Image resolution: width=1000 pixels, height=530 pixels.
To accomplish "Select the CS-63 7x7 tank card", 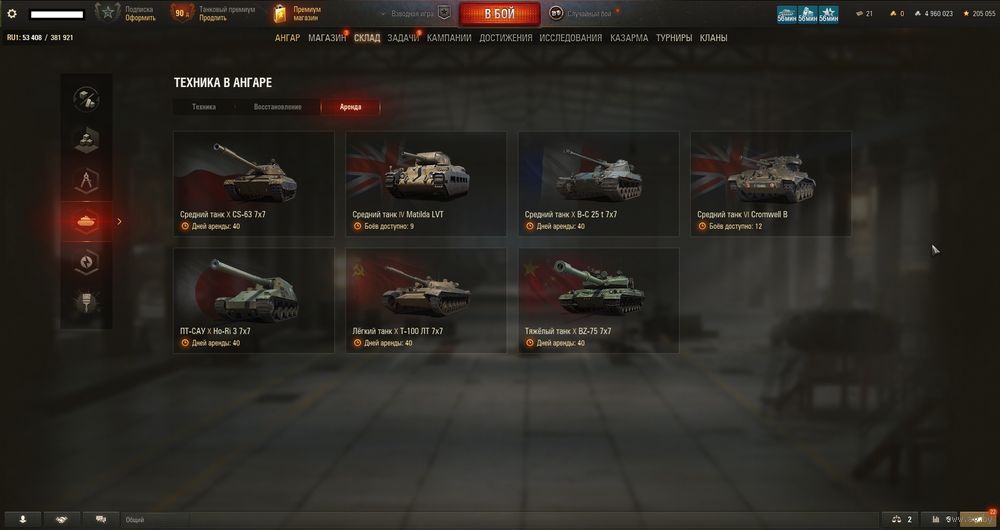I will point(254,183).
